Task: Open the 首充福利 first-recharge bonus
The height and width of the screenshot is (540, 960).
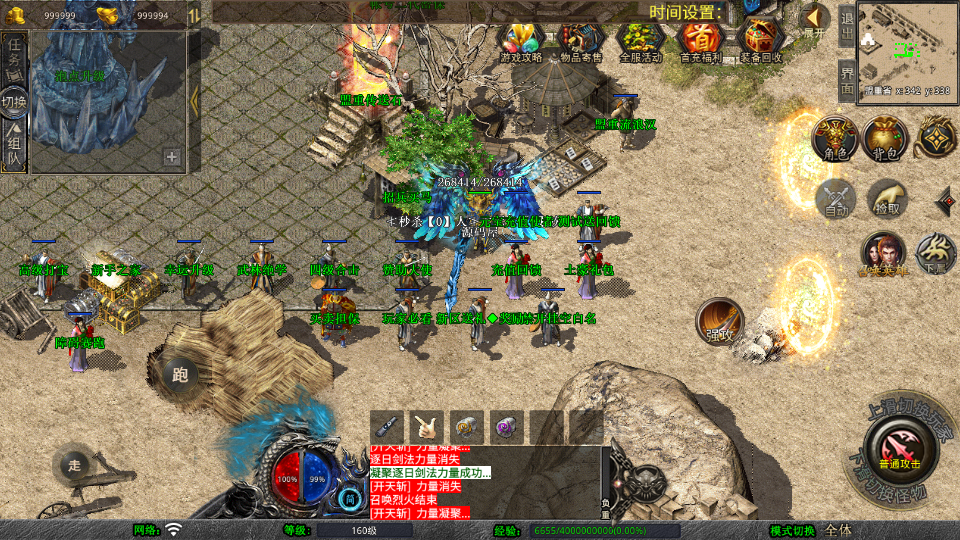Action: [700, 42]
